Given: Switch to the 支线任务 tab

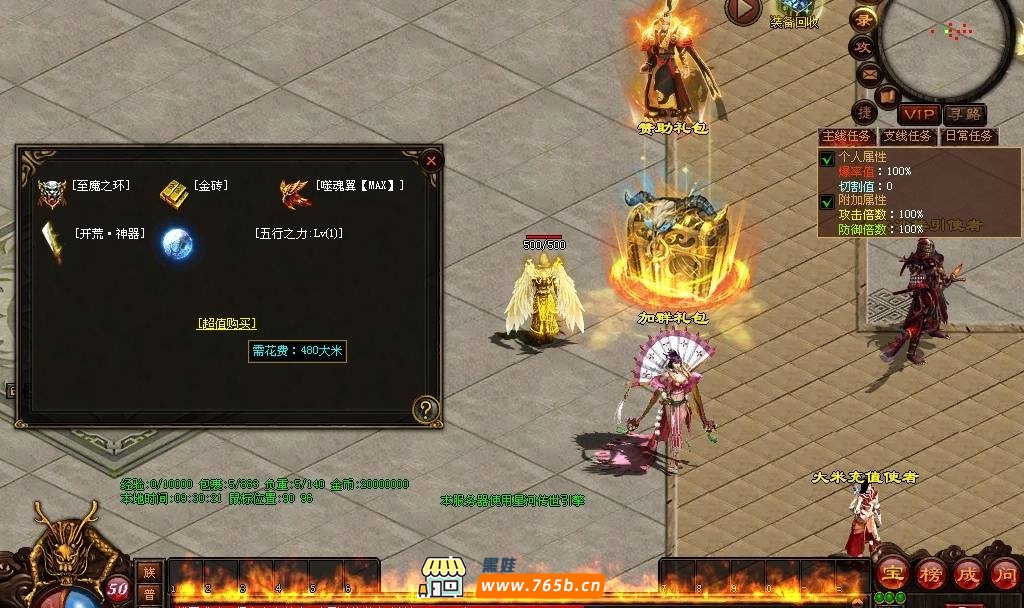Looking at the screenshot, I should [x=907, y=136].
